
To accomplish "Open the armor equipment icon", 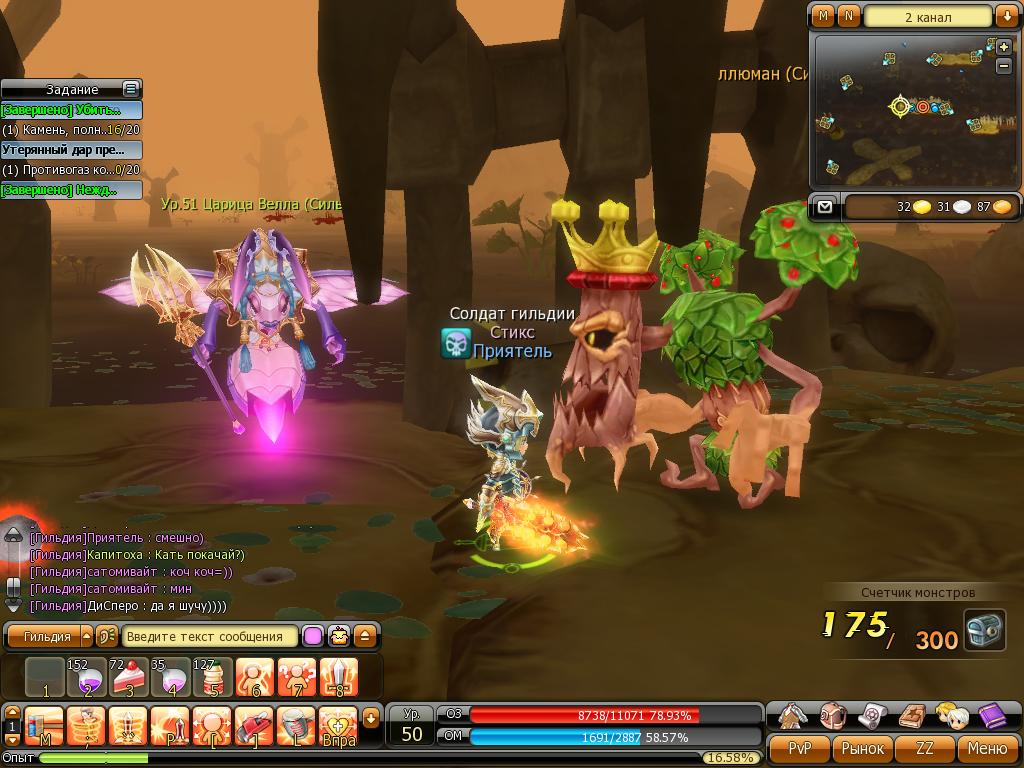I will (x=794, y=715).
